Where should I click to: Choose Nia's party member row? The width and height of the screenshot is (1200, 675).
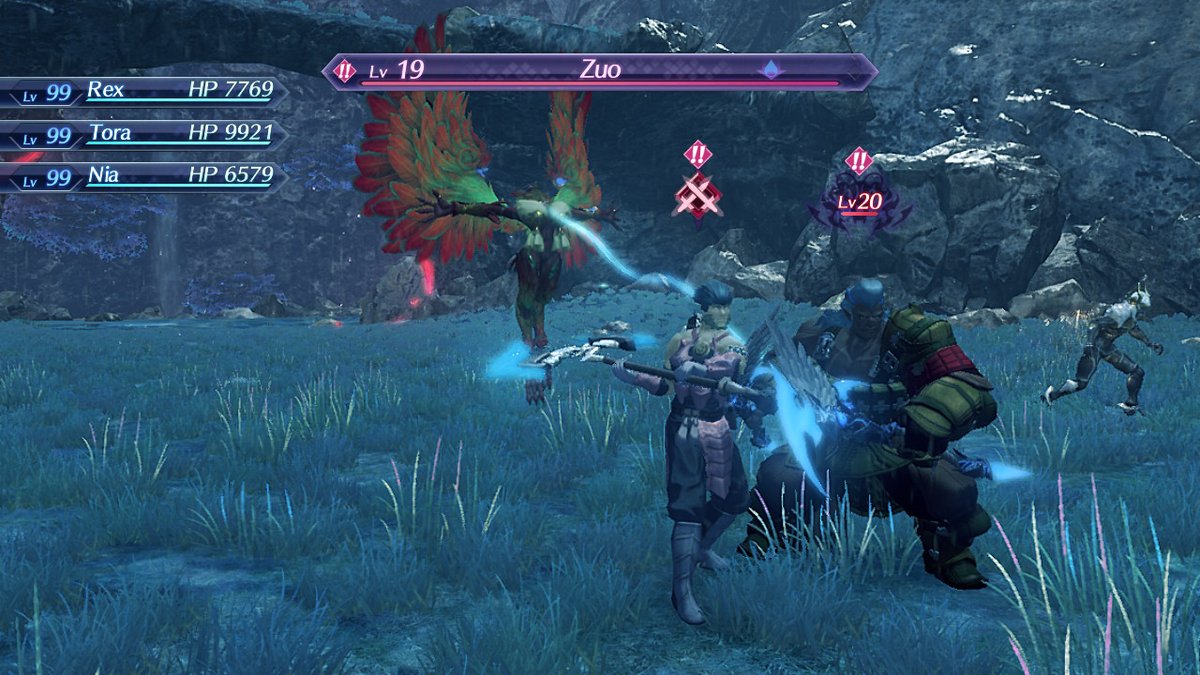[x=145, y=178]
